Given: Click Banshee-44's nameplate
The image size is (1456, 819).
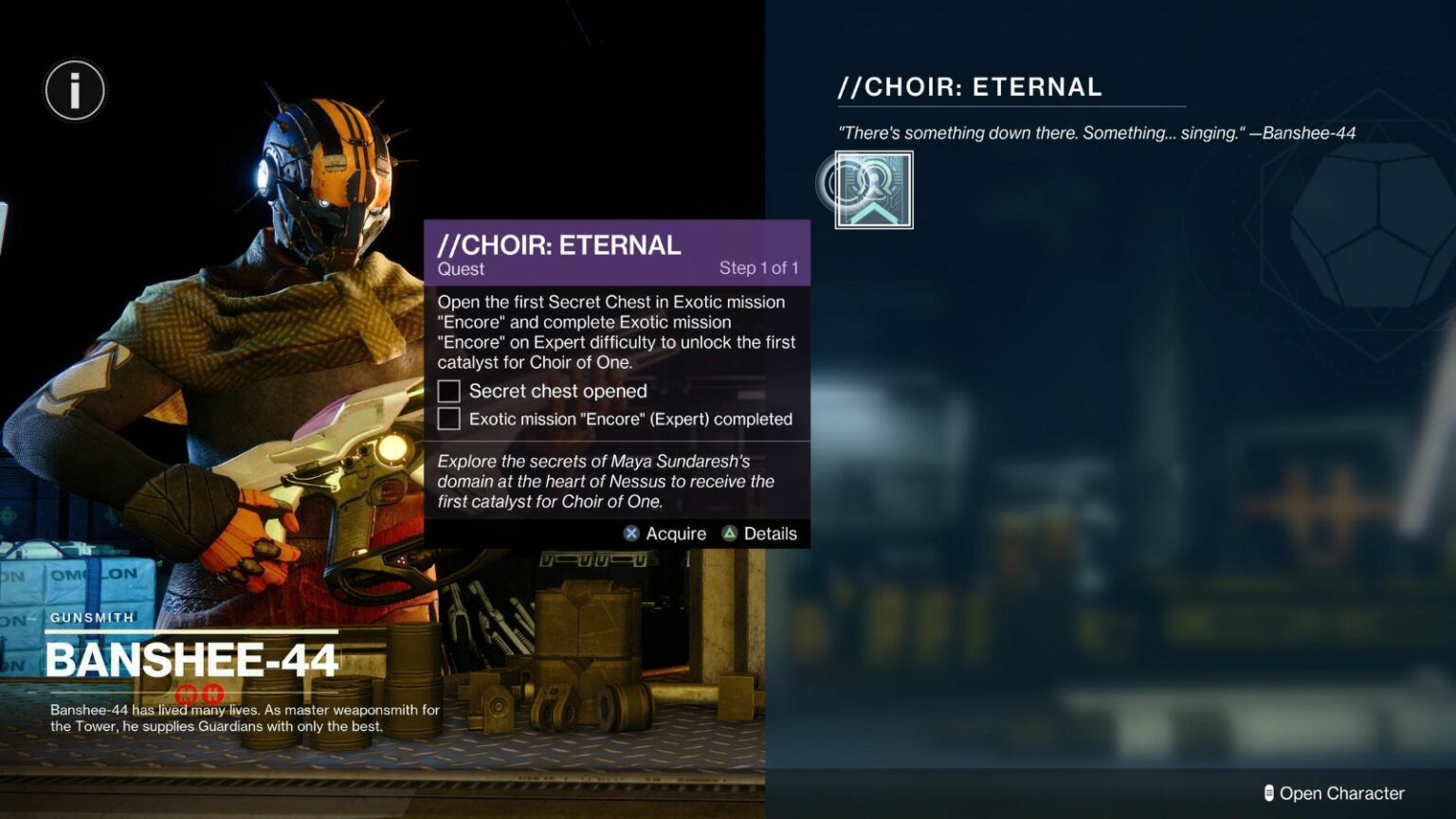Looking at the screenshot, I should pyautogui.click(x=191, y=656).
